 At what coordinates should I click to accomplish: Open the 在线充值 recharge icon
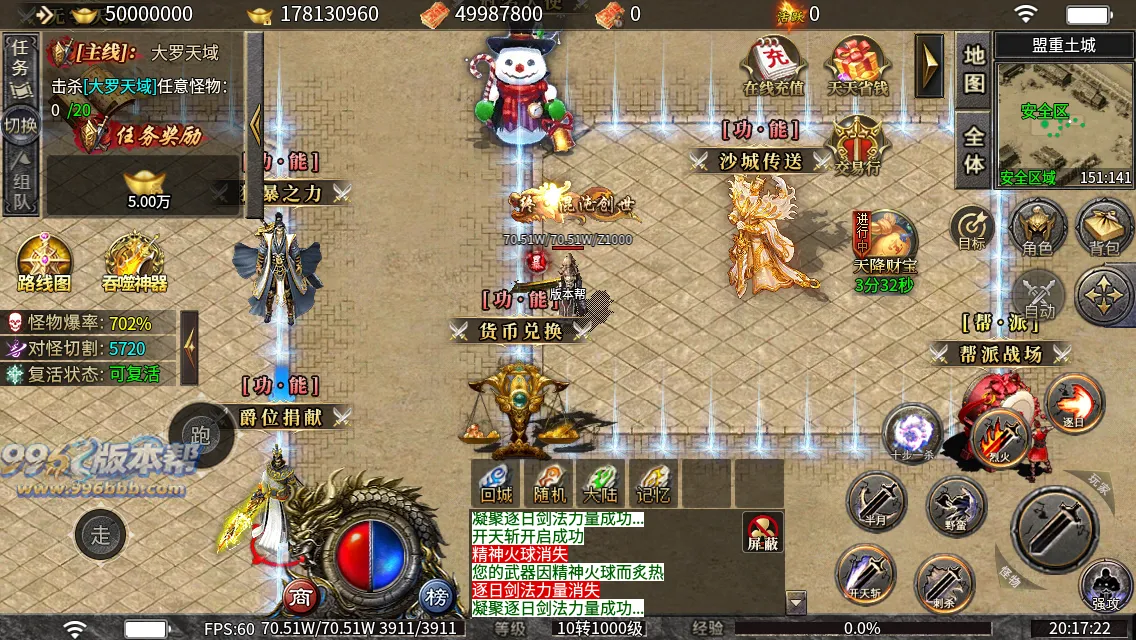tap(774, 66)
